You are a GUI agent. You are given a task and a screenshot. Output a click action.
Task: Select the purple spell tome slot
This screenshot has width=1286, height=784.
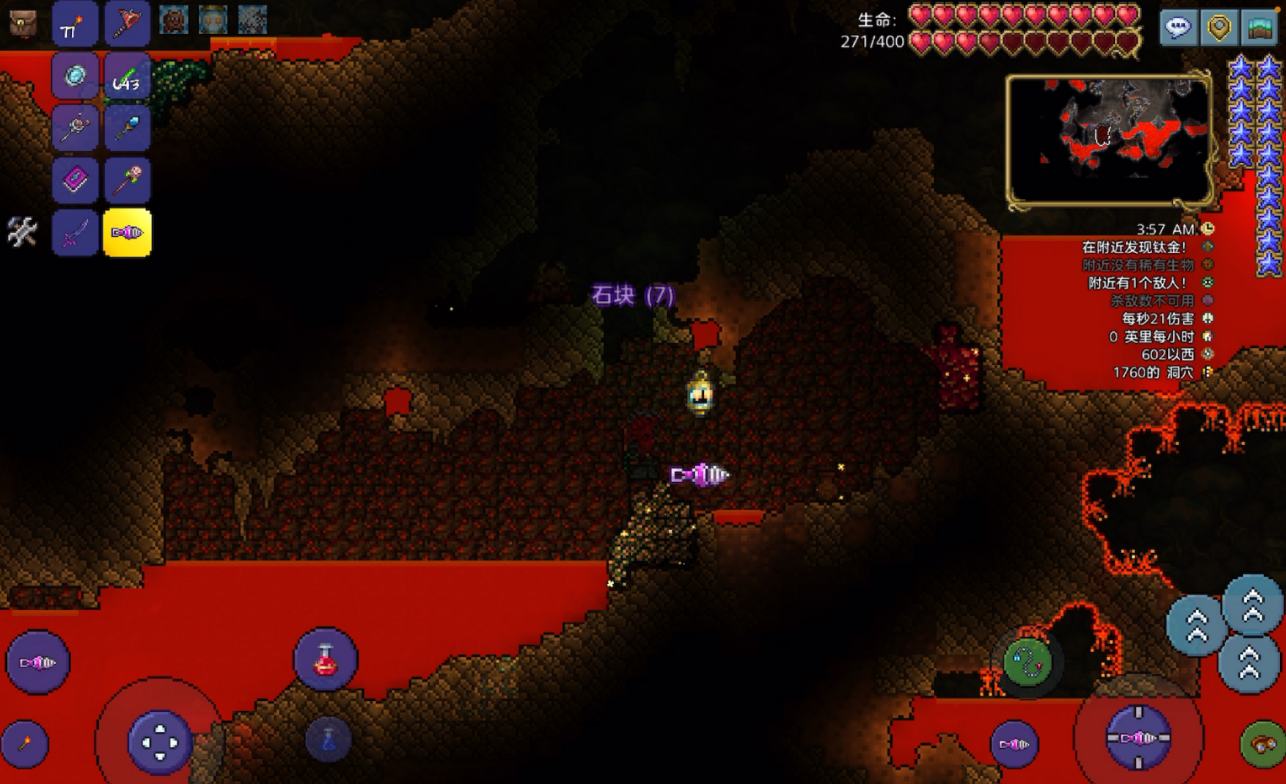point(76,181)
